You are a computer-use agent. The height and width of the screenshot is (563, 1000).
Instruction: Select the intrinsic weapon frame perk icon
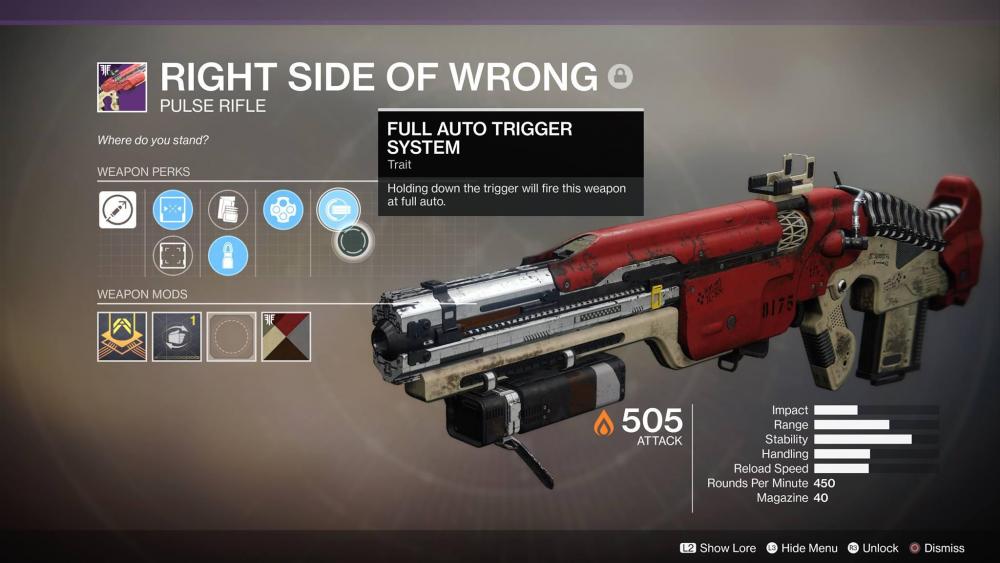[117, 211]
